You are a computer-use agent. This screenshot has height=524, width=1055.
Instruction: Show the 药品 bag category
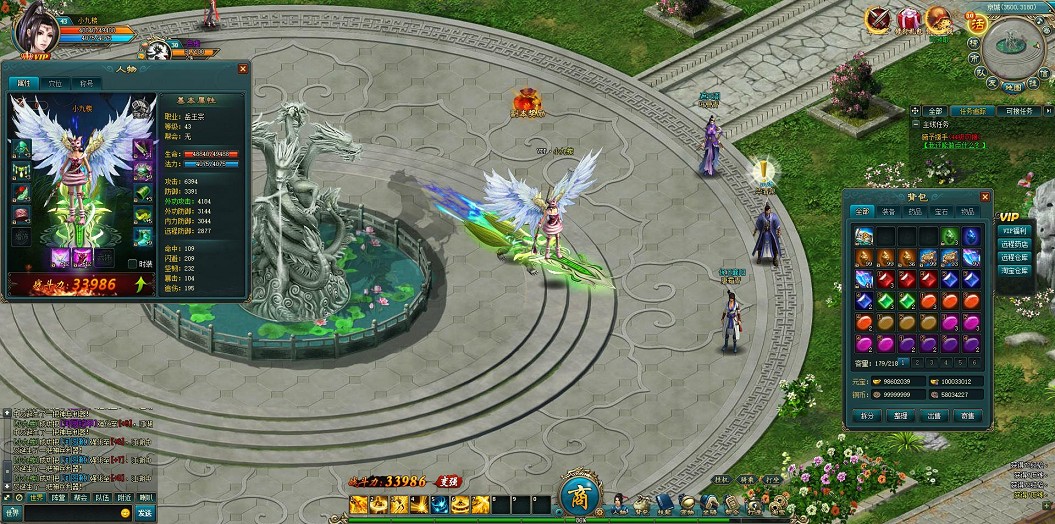(x=915, y=212)
